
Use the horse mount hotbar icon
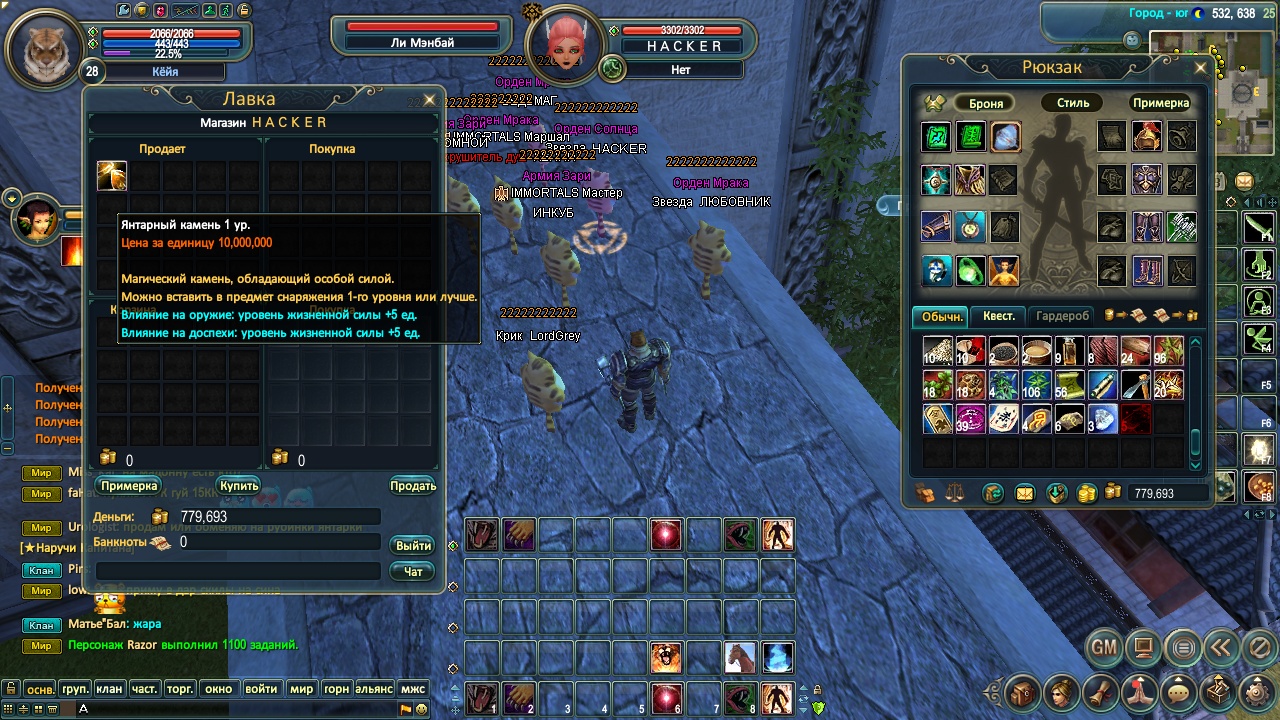(x=740, y=657)
